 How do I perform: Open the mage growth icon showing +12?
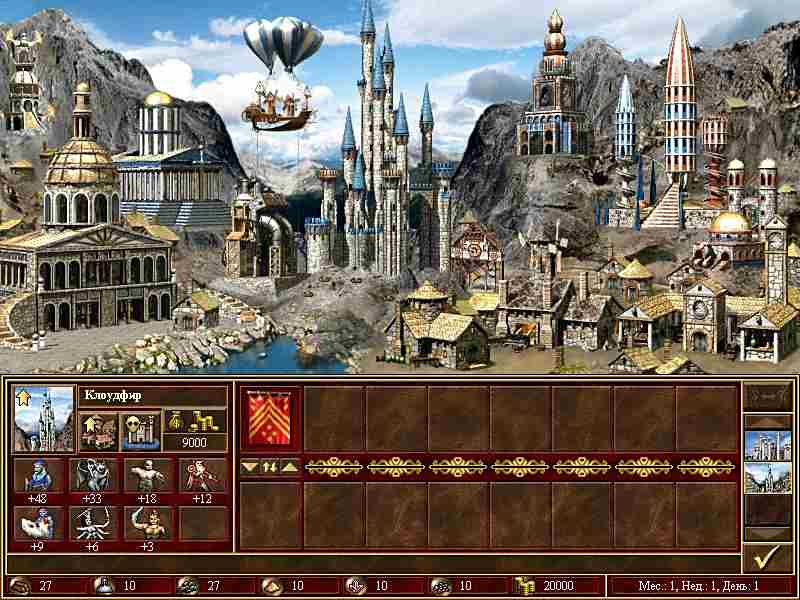point(203,476)
